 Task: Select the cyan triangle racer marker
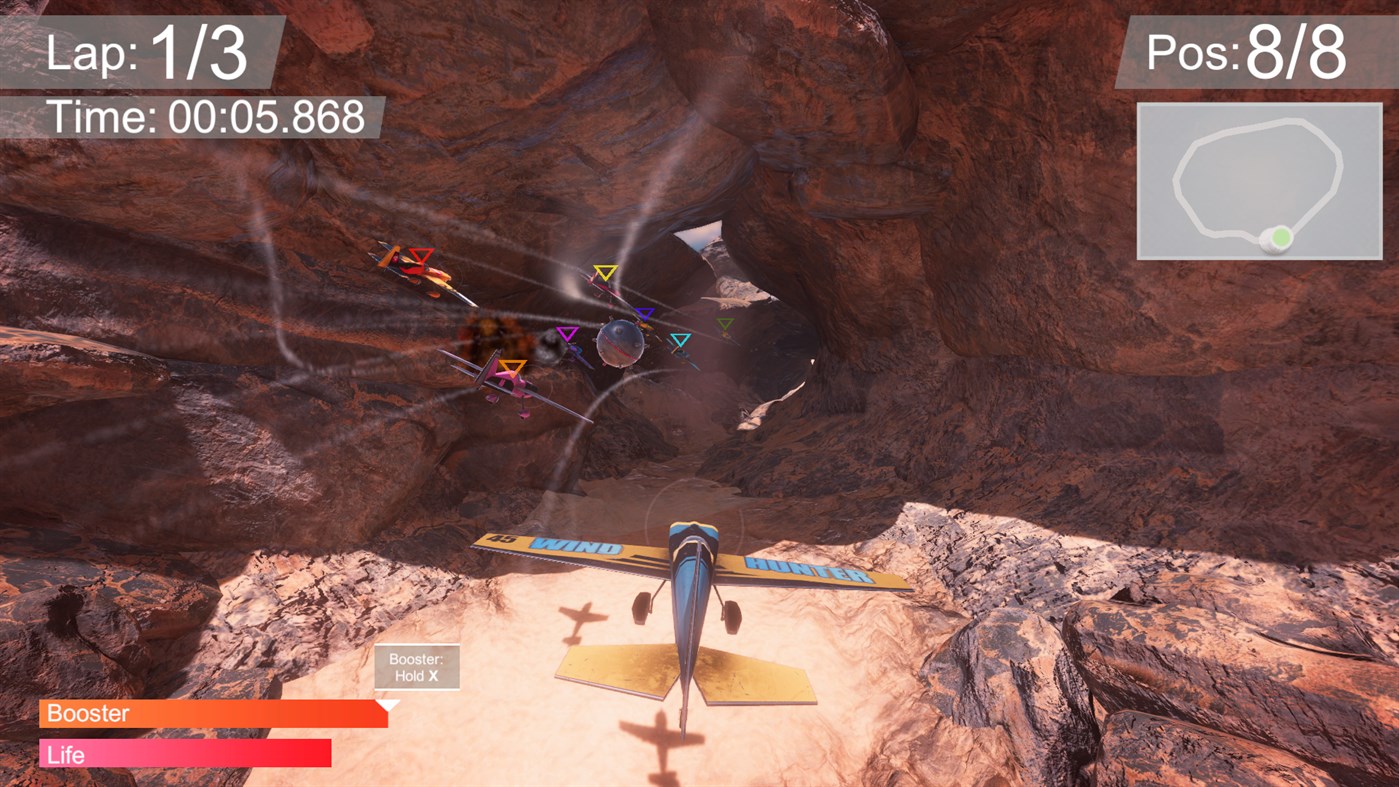[681, 339]
